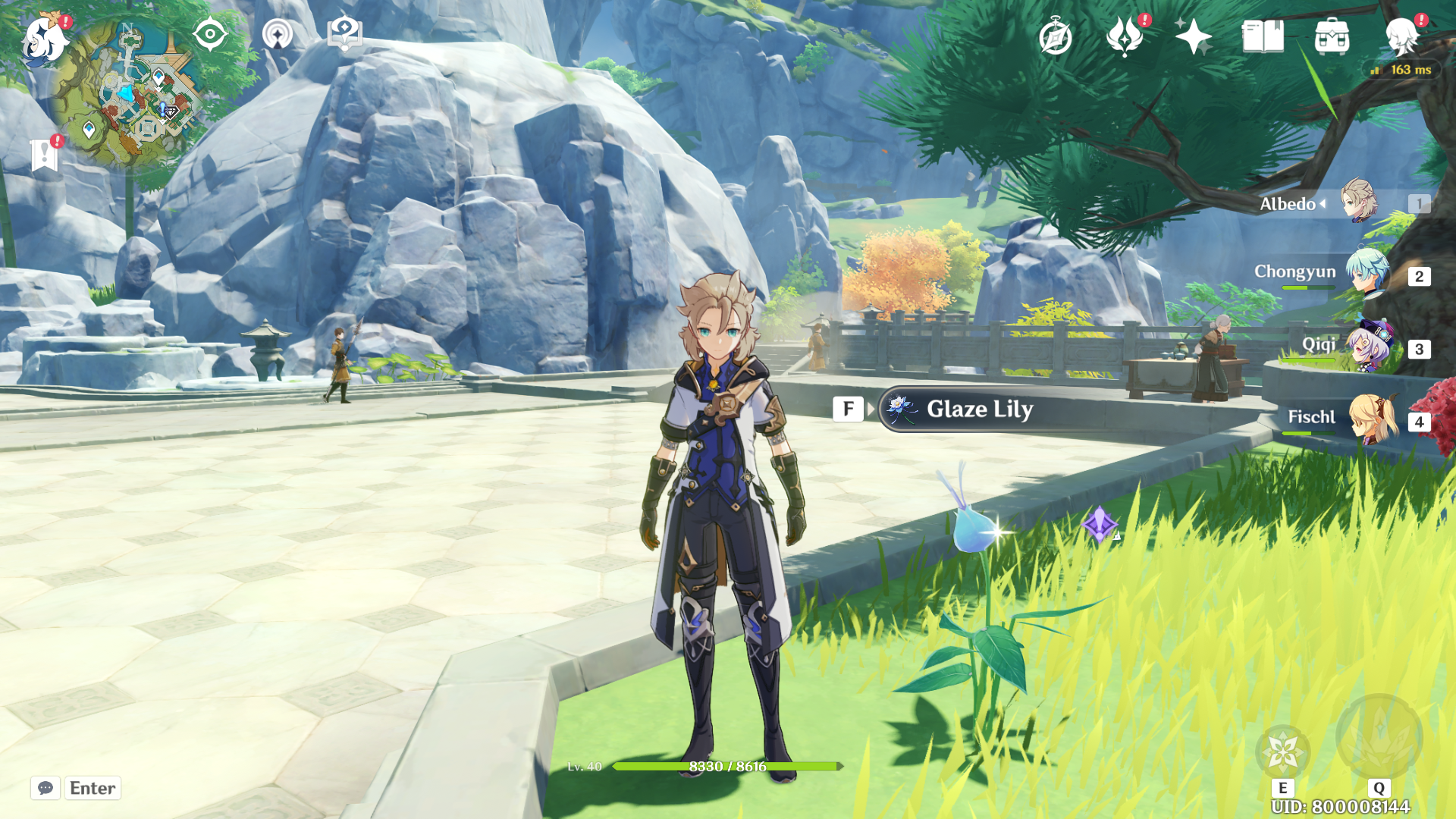Expand Albedo's party entry arrow
This screenshot has height=819, width=1456.
point(1323,203)
